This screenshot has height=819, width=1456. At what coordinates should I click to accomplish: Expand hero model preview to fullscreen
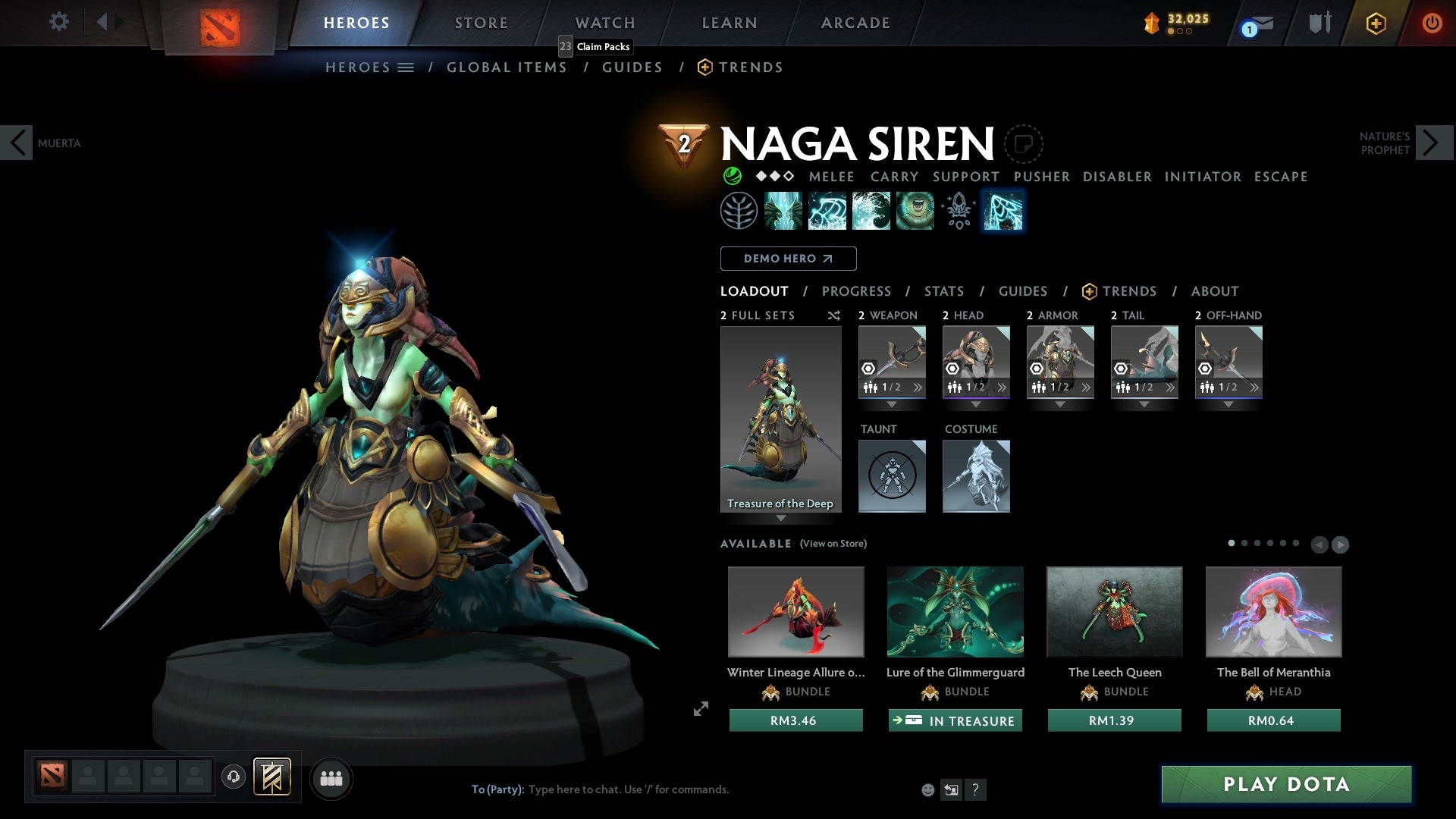(701, 709)
